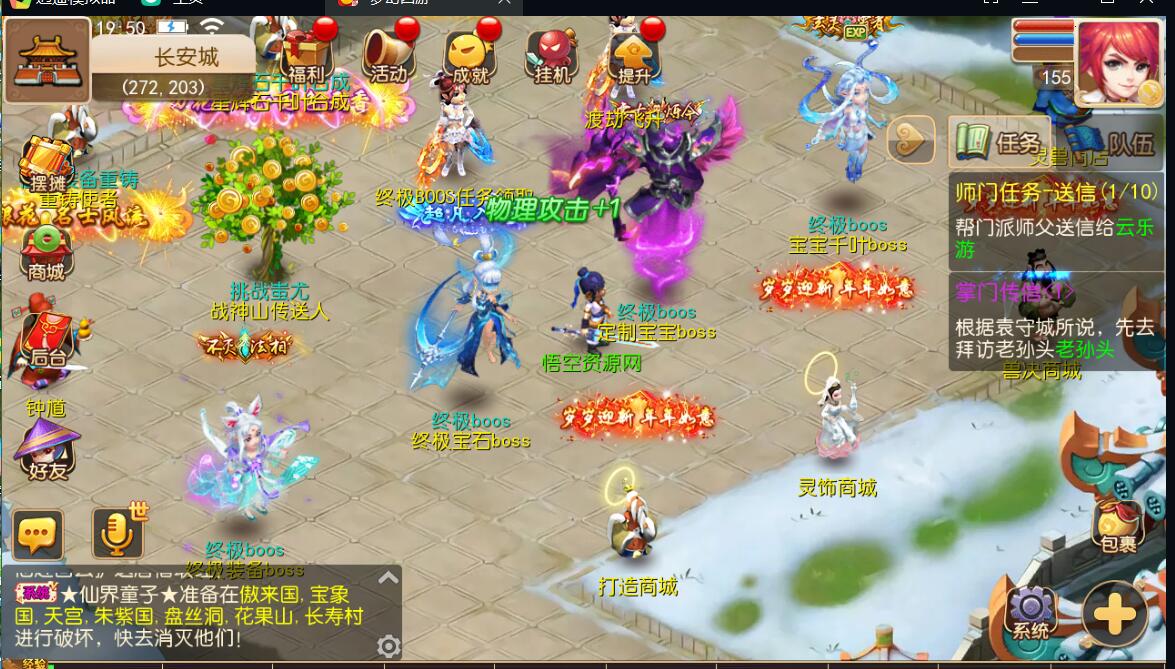Open the 包裹 bag inventory
This screenshot has height=669, width=1175.
click(x=1118, y=527)
